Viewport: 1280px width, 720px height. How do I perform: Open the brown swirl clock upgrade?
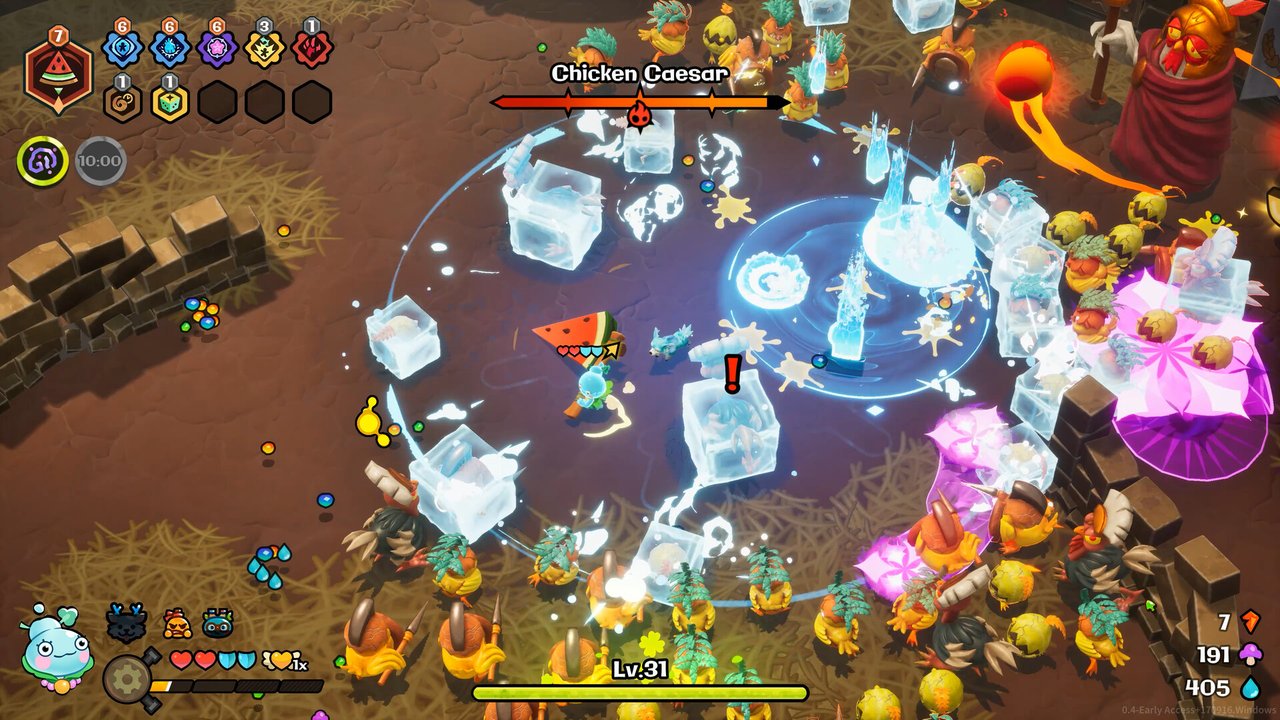click(x=122, y=102)
